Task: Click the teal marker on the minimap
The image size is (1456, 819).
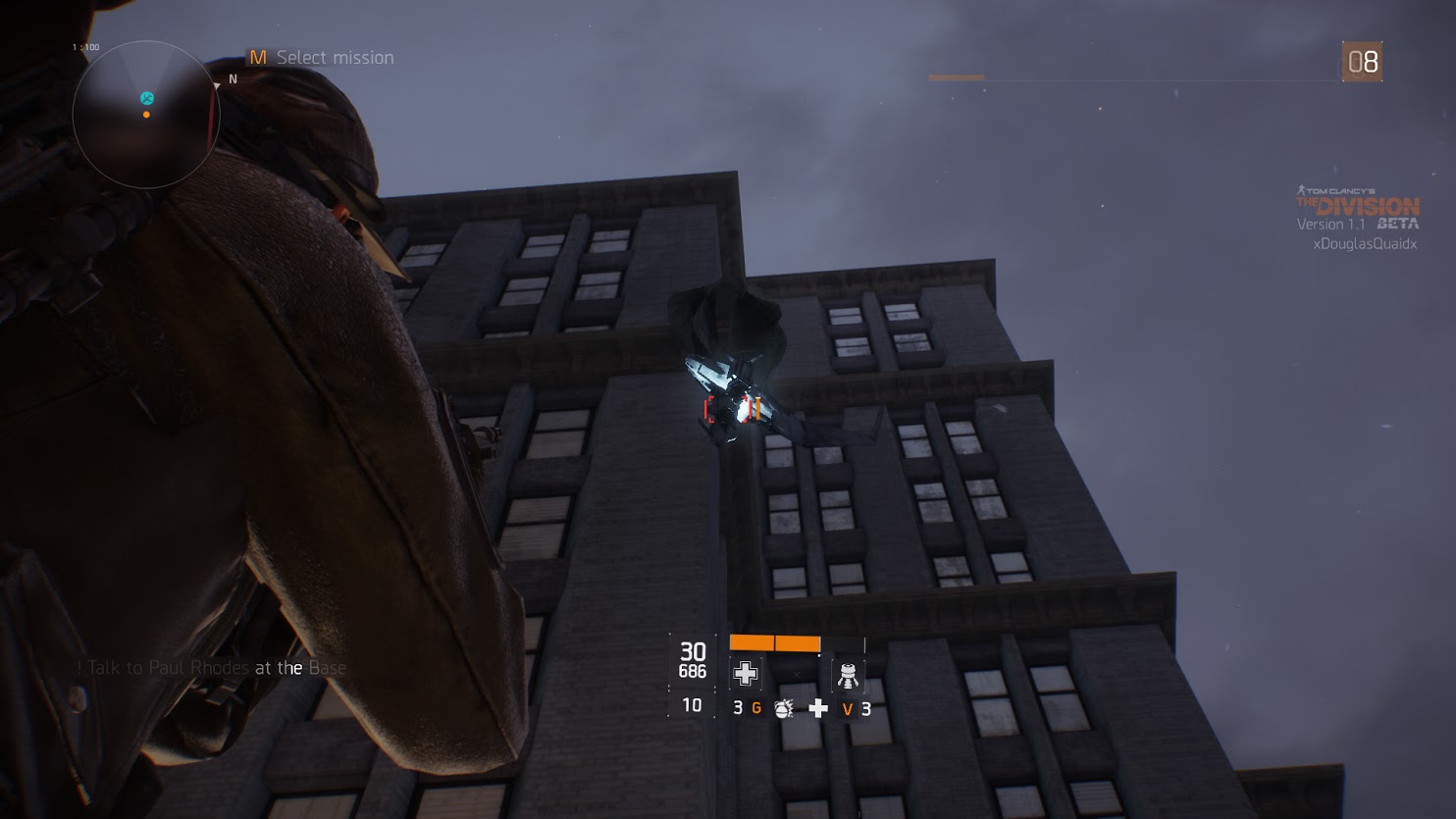Action: pyautogui.click(x=147, y=98)
